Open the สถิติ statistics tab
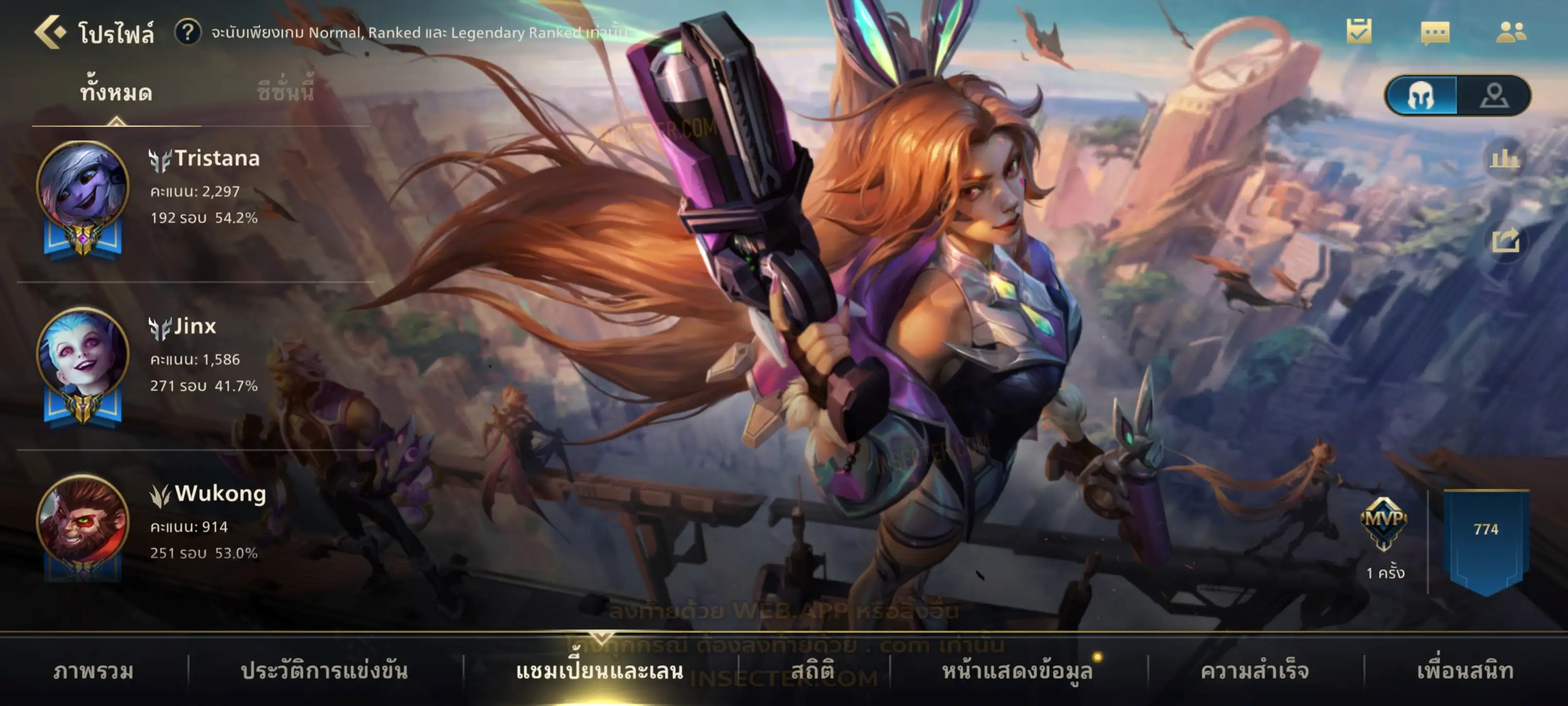1568x706 pixels. click(x=813, y=671)
